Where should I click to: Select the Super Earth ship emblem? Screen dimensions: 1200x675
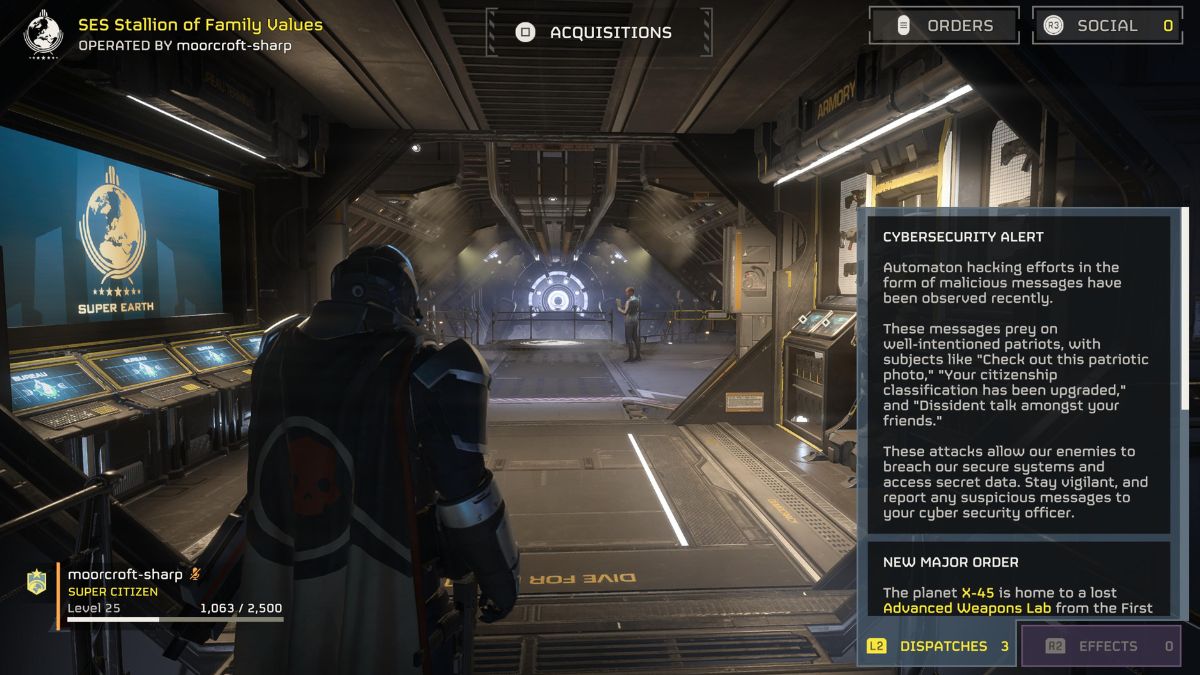pos(42,32)
